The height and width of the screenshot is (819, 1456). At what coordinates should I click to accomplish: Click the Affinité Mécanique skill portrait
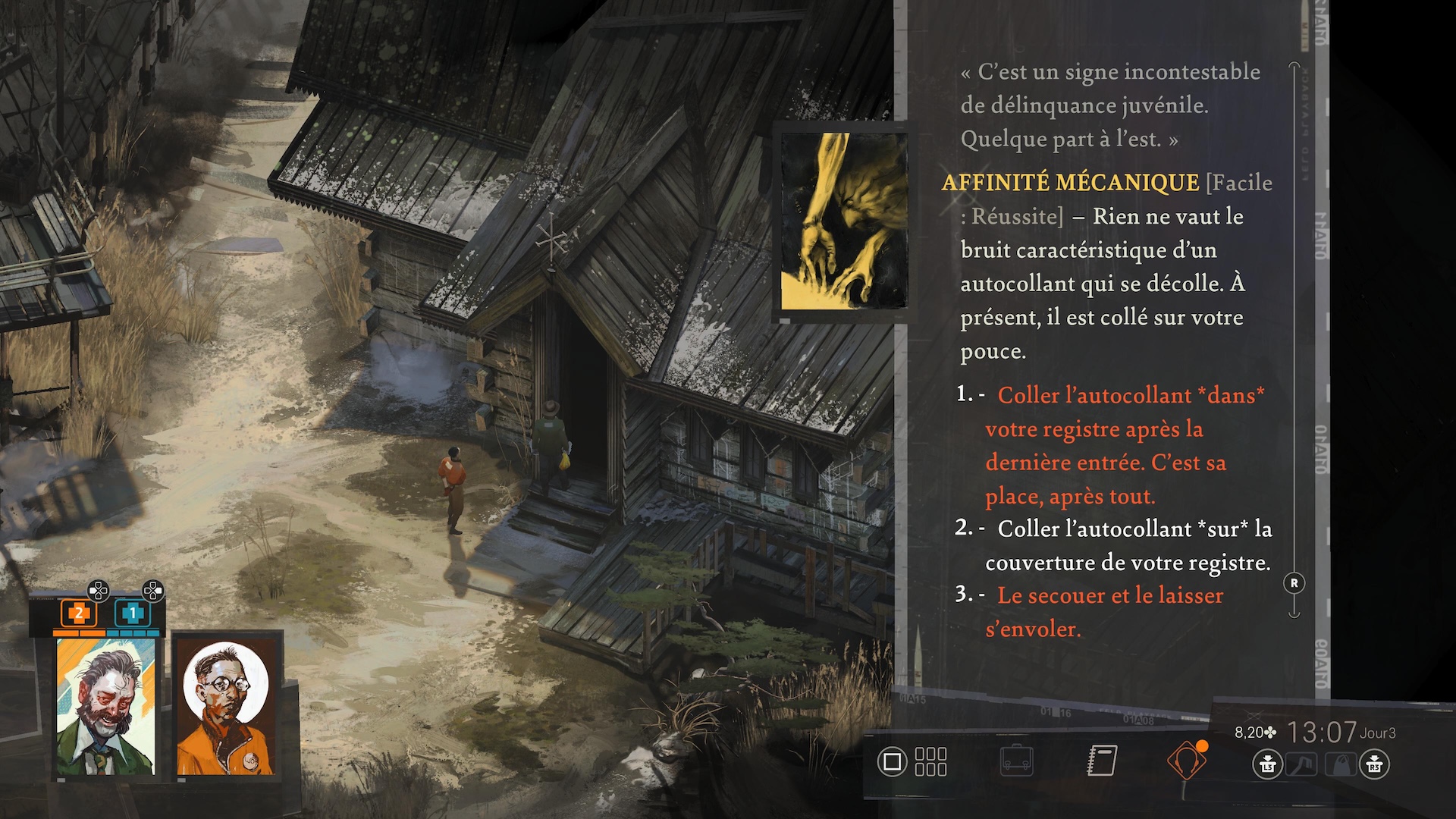[843, 221]
